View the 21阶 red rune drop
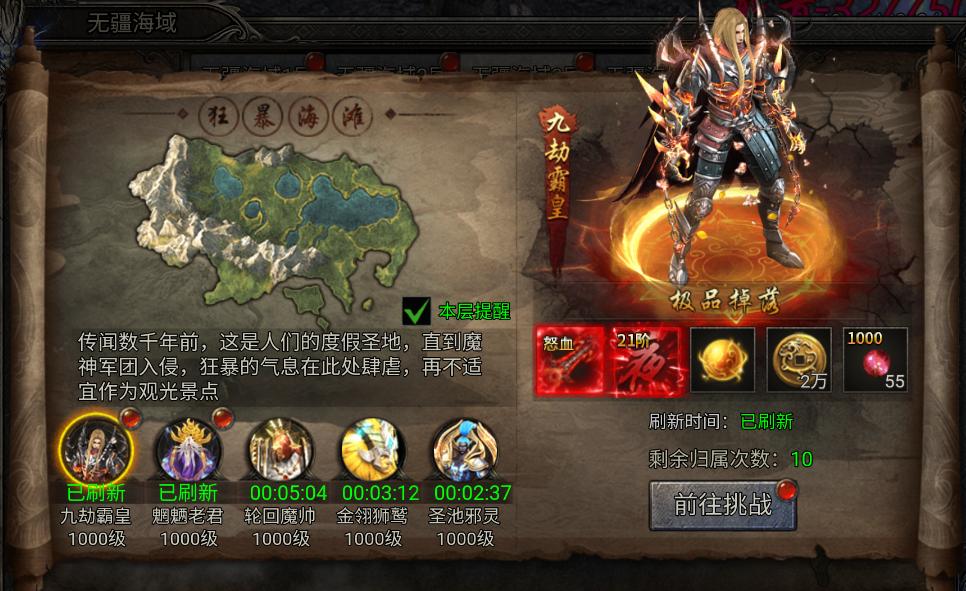Screen dimensions: 966x591 (647, 361)
